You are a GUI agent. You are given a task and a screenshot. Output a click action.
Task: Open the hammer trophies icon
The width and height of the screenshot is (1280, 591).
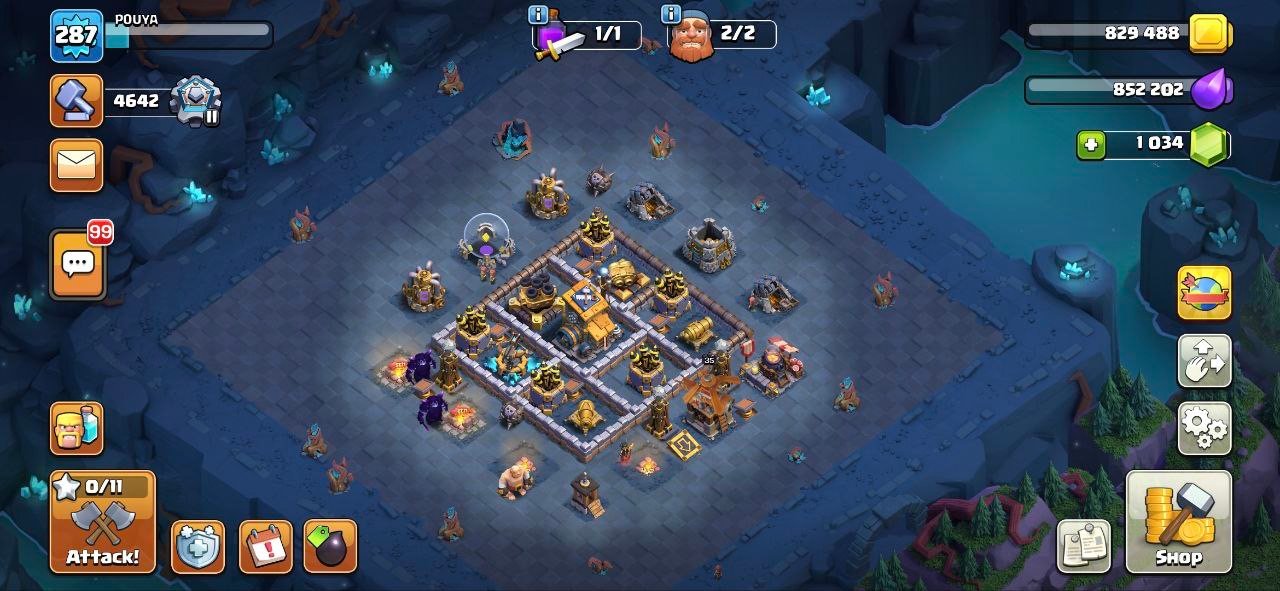pyautogui.click(x=77, y=101)
